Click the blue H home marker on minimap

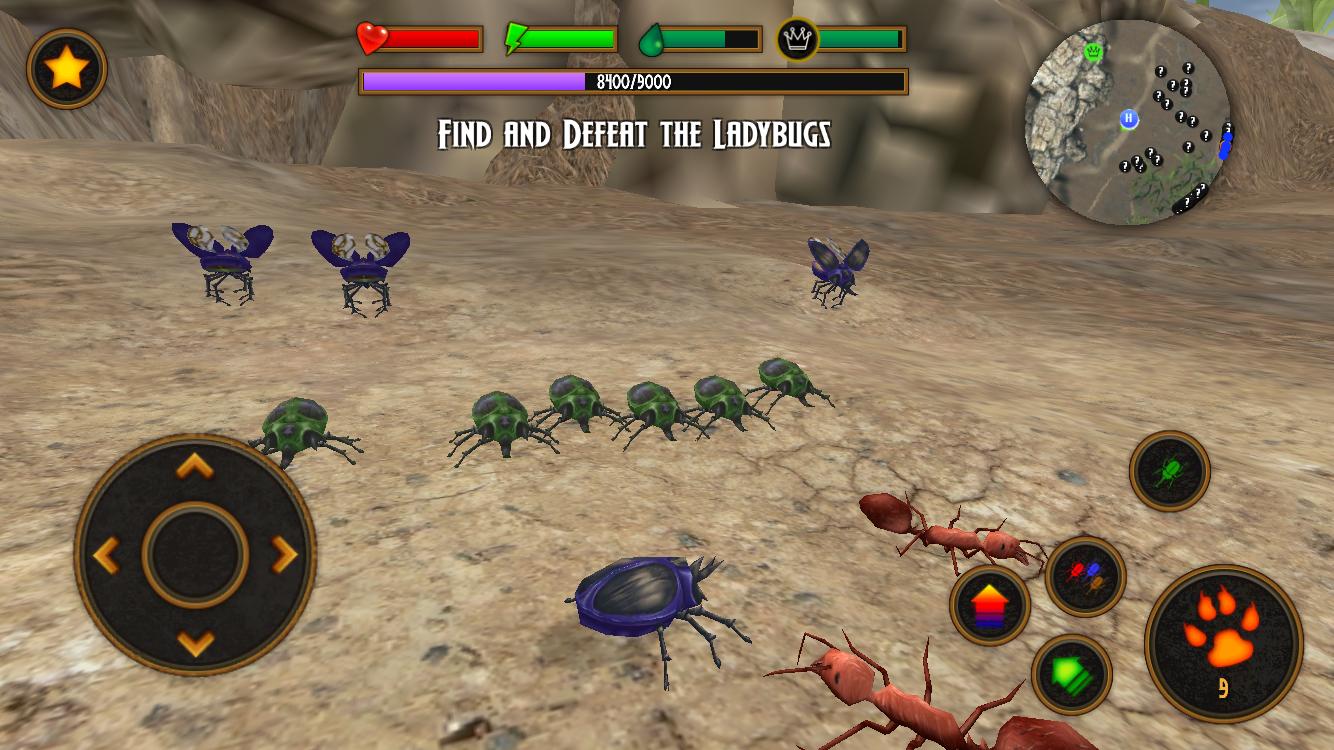click(1131, 116)
